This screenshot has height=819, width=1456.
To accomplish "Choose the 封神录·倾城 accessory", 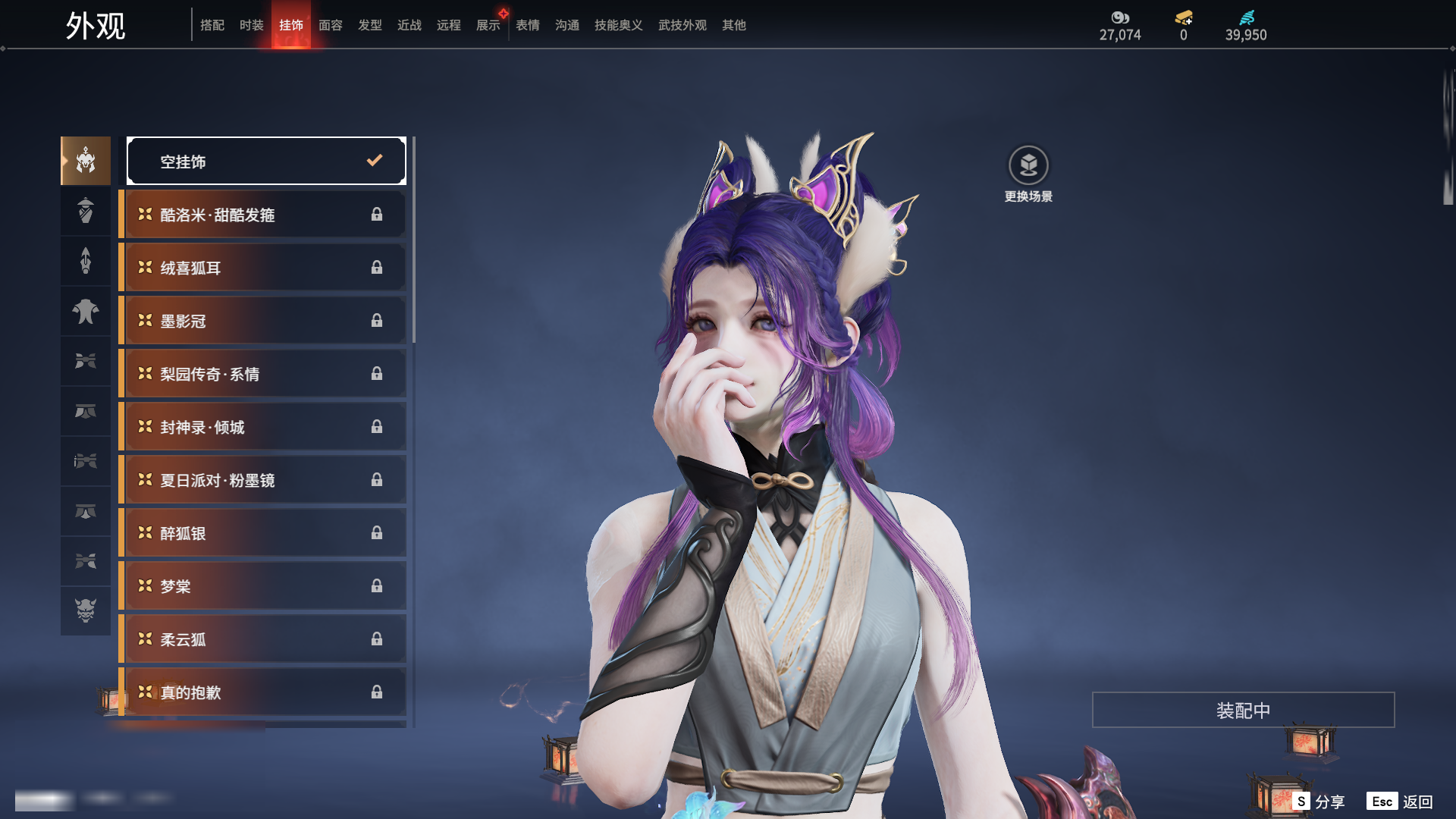I will pyautogui.click(x=262, y=427).
